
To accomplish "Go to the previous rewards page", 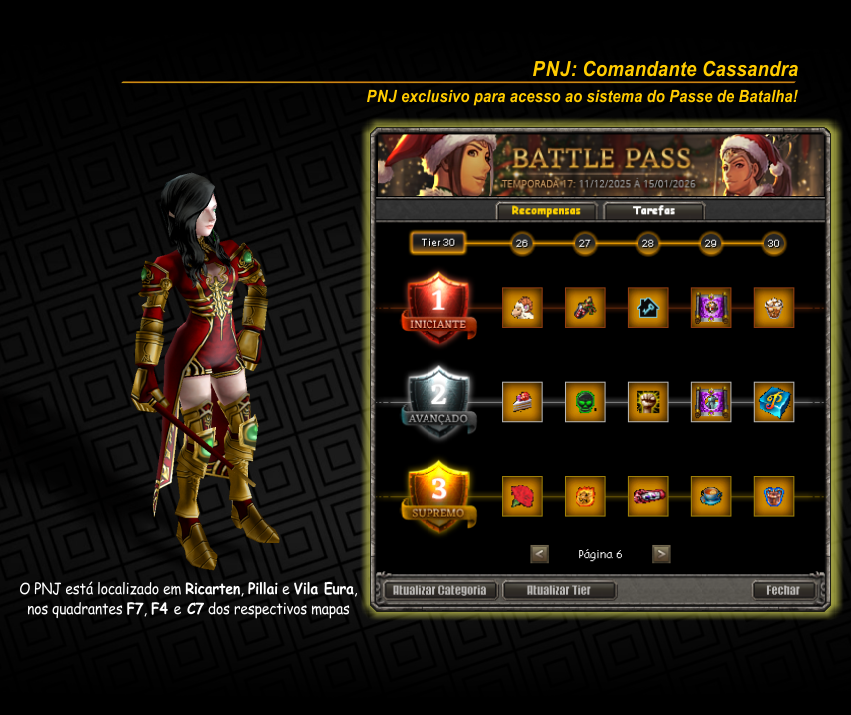I will pyautogui.click(x=539, y=554).
